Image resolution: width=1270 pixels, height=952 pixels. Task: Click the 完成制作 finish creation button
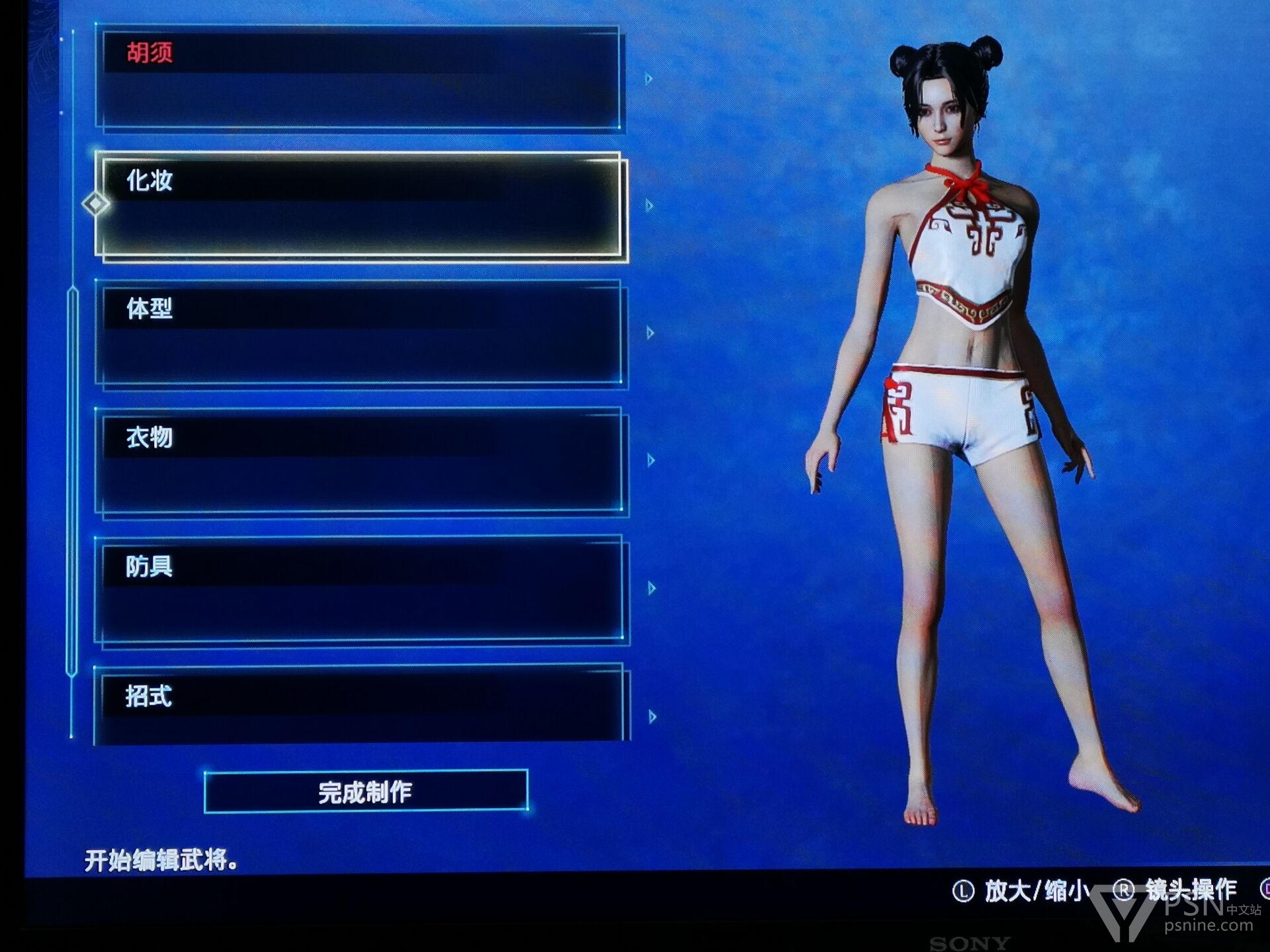tap(366, 791)
